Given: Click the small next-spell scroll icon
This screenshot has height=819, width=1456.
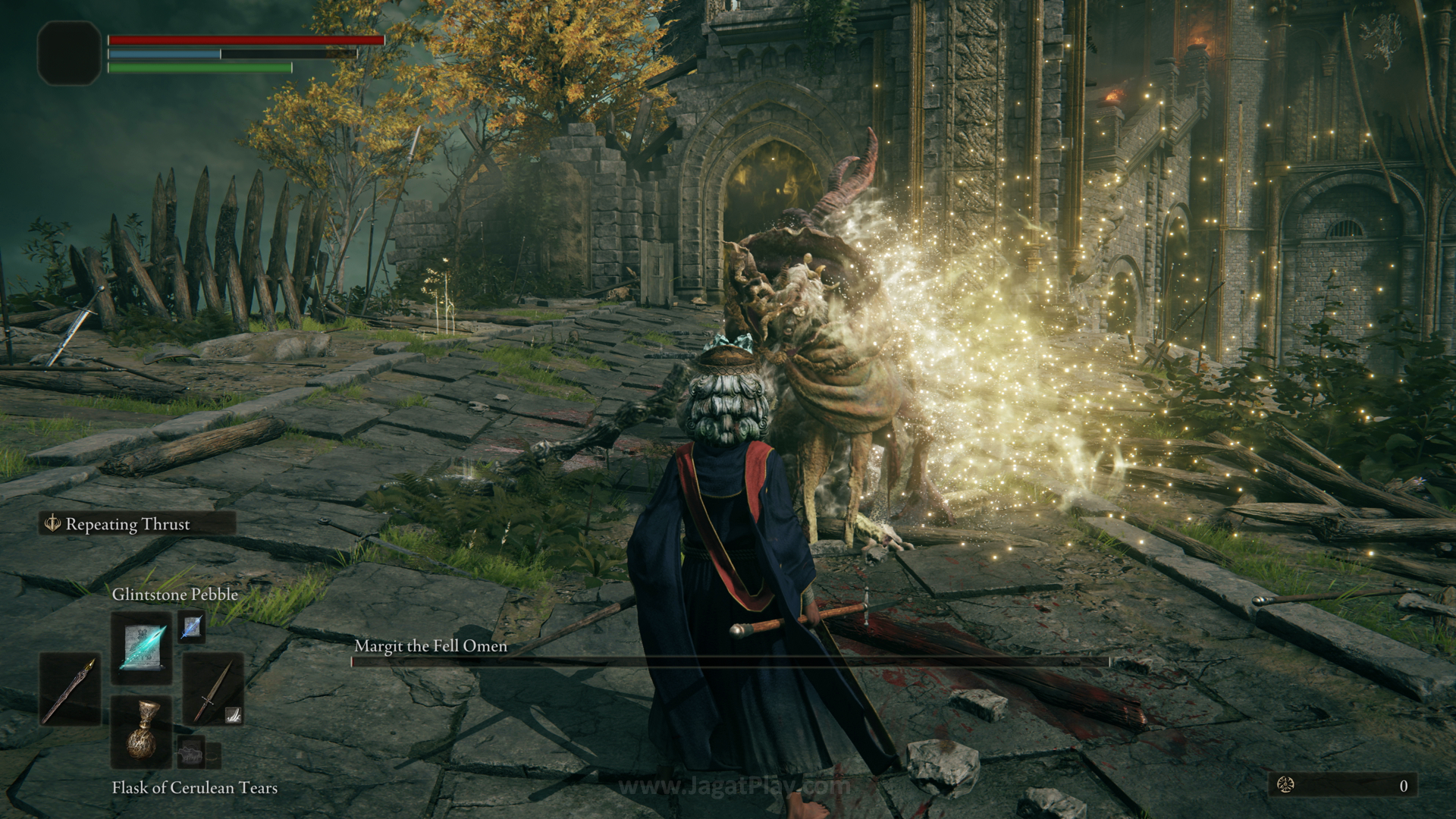Looking at the screenshot, I should pos(191,626).
